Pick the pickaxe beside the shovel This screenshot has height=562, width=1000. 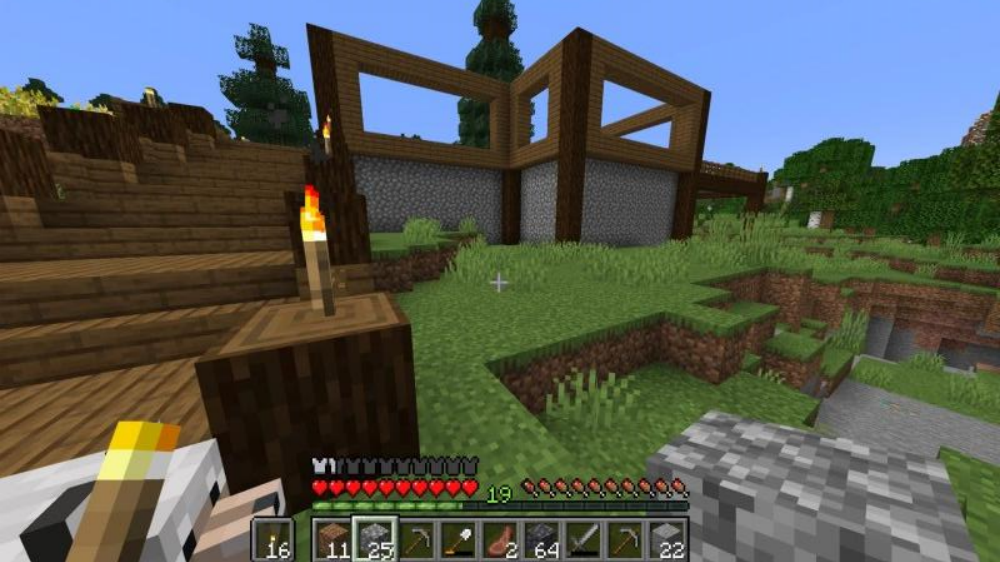coord(417,540)
